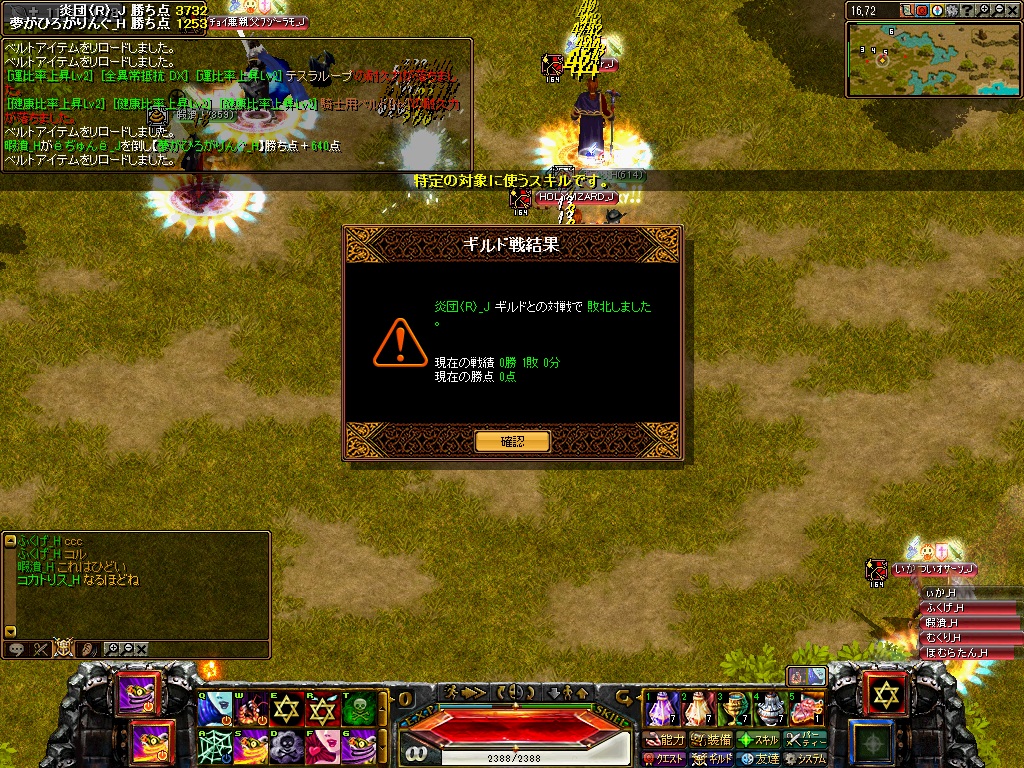
Task: Open the 能力 (stats) window
Action: 665,740
